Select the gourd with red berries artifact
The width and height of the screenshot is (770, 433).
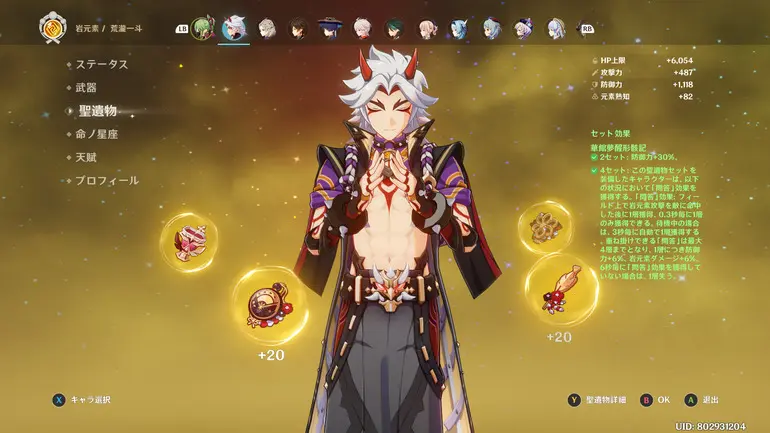click(x=560, y=288)
